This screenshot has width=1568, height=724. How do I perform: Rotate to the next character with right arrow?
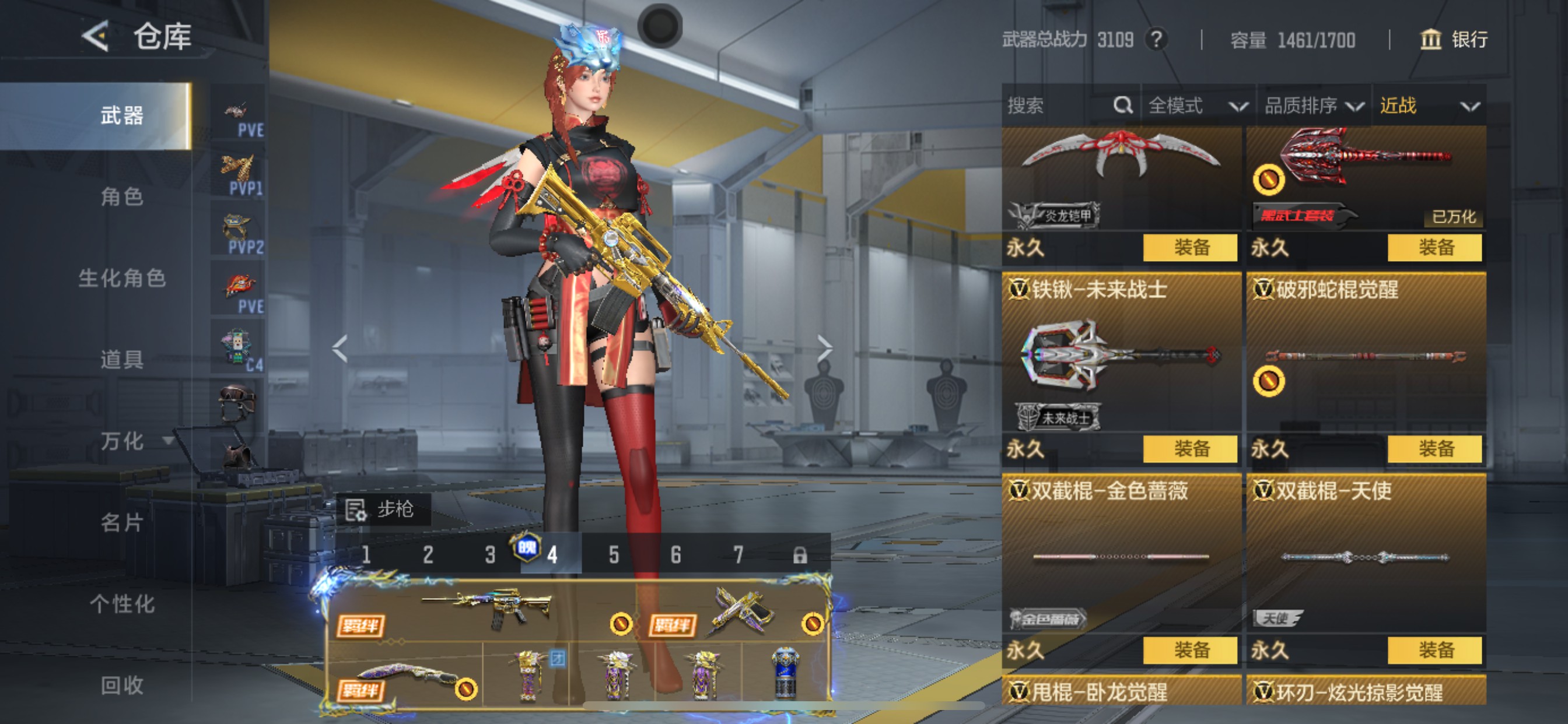tap(824, 349)
